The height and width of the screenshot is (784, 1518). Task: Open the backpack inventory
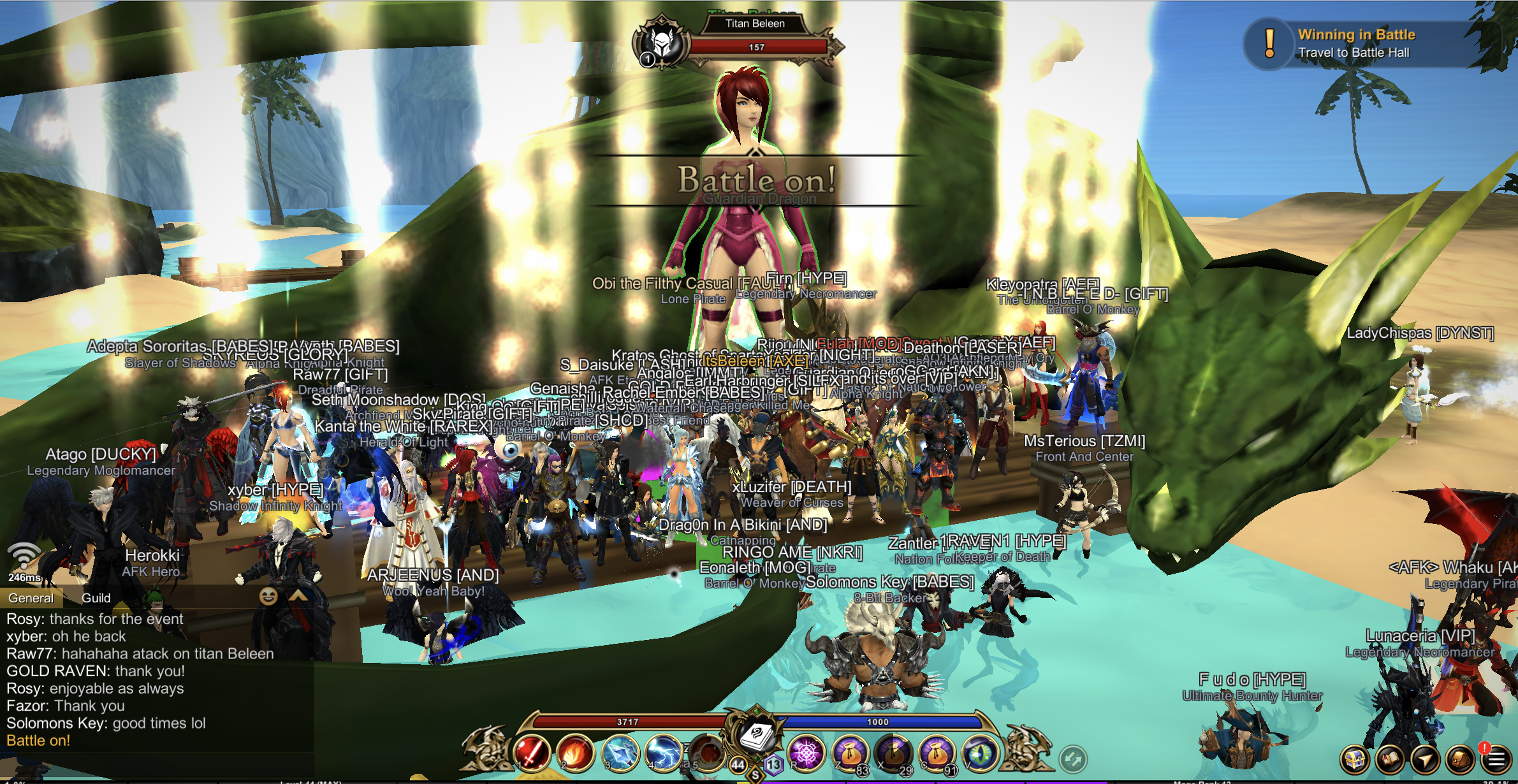click(x=1460, y=759)
